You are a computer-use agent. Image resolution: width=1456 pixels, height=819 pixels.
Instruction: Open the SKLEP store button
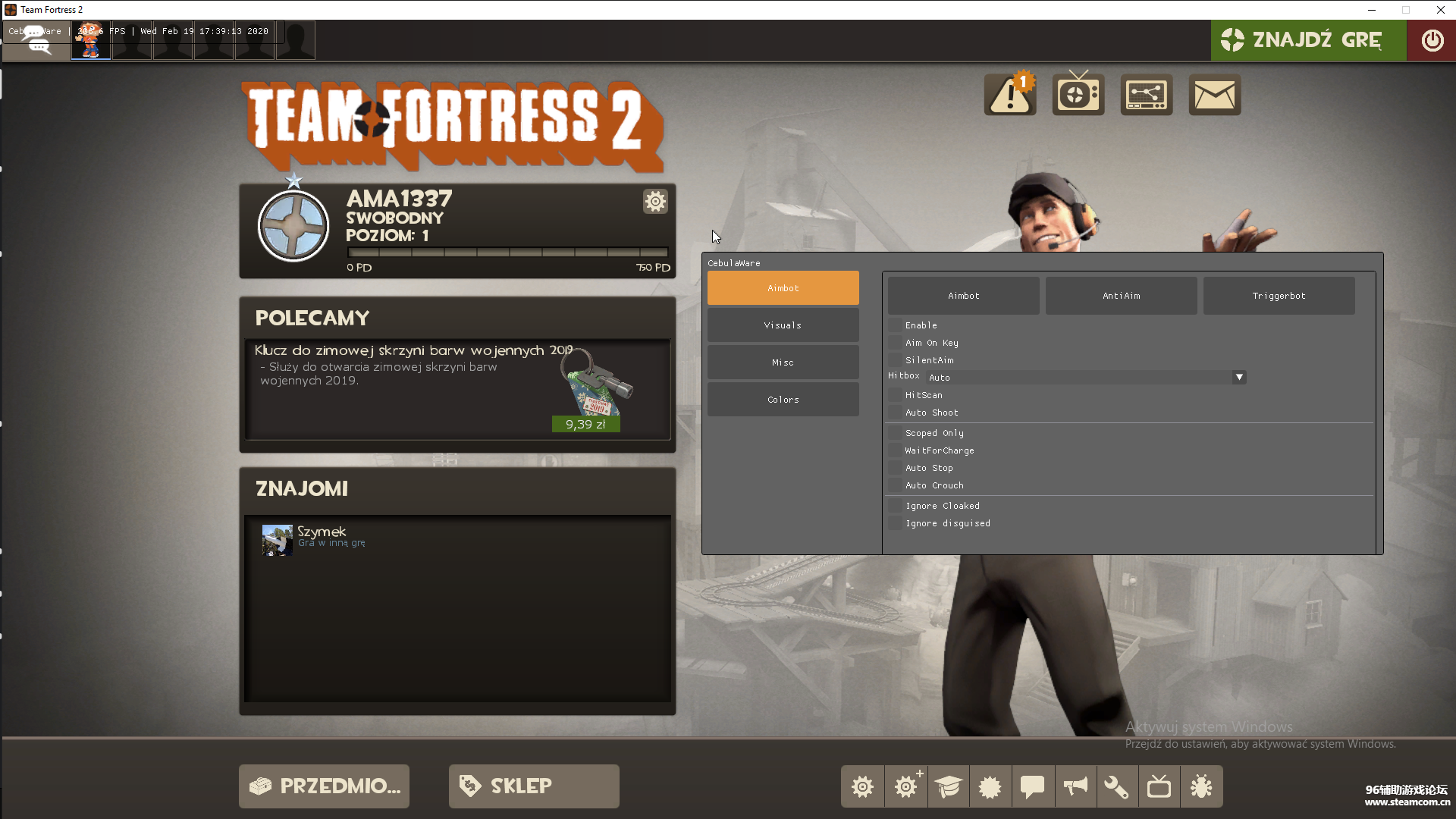533,786
